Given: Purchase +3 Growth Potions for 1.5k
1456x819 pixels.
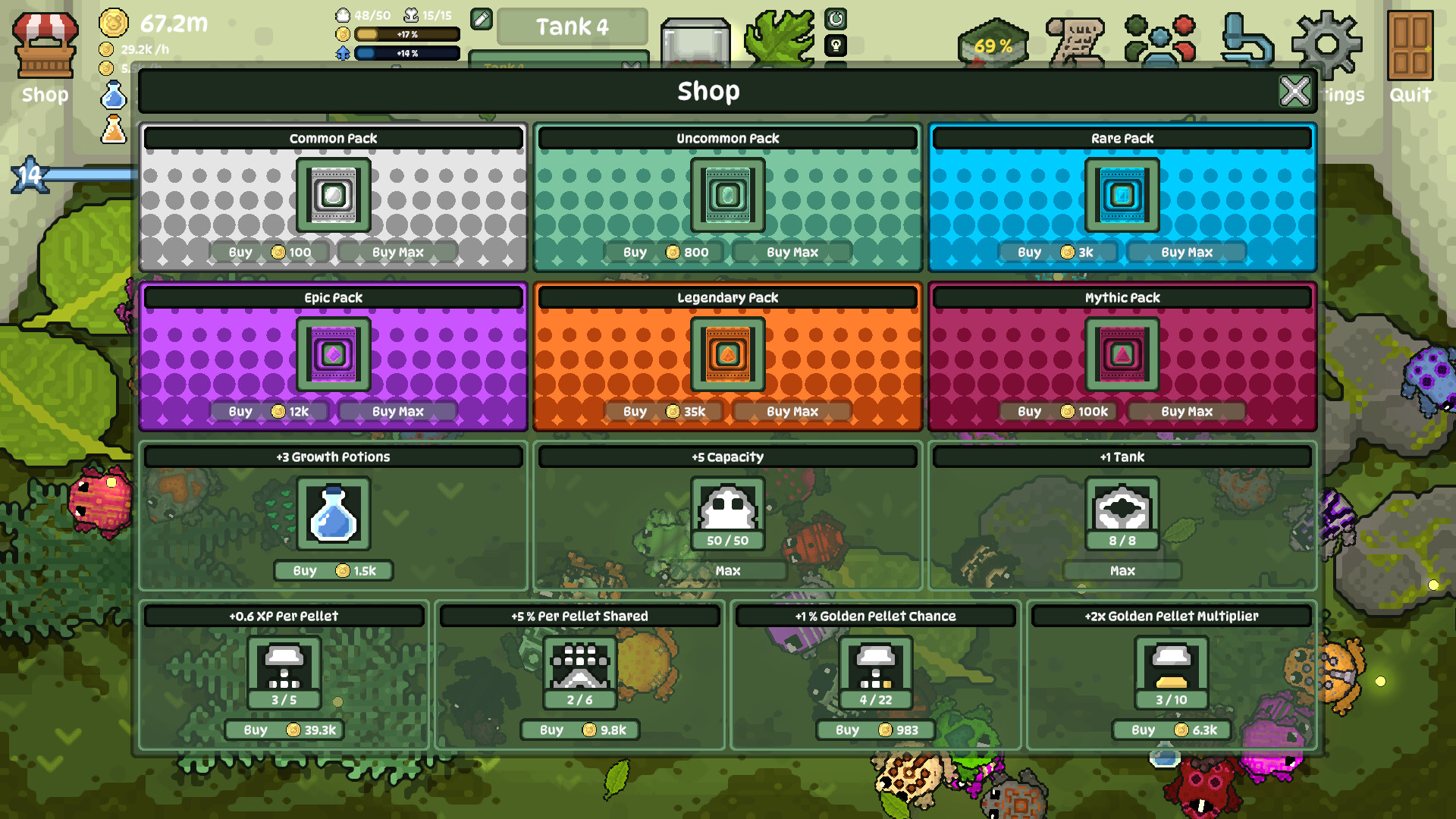Looking at the screenshot, I should click(334, 570).
